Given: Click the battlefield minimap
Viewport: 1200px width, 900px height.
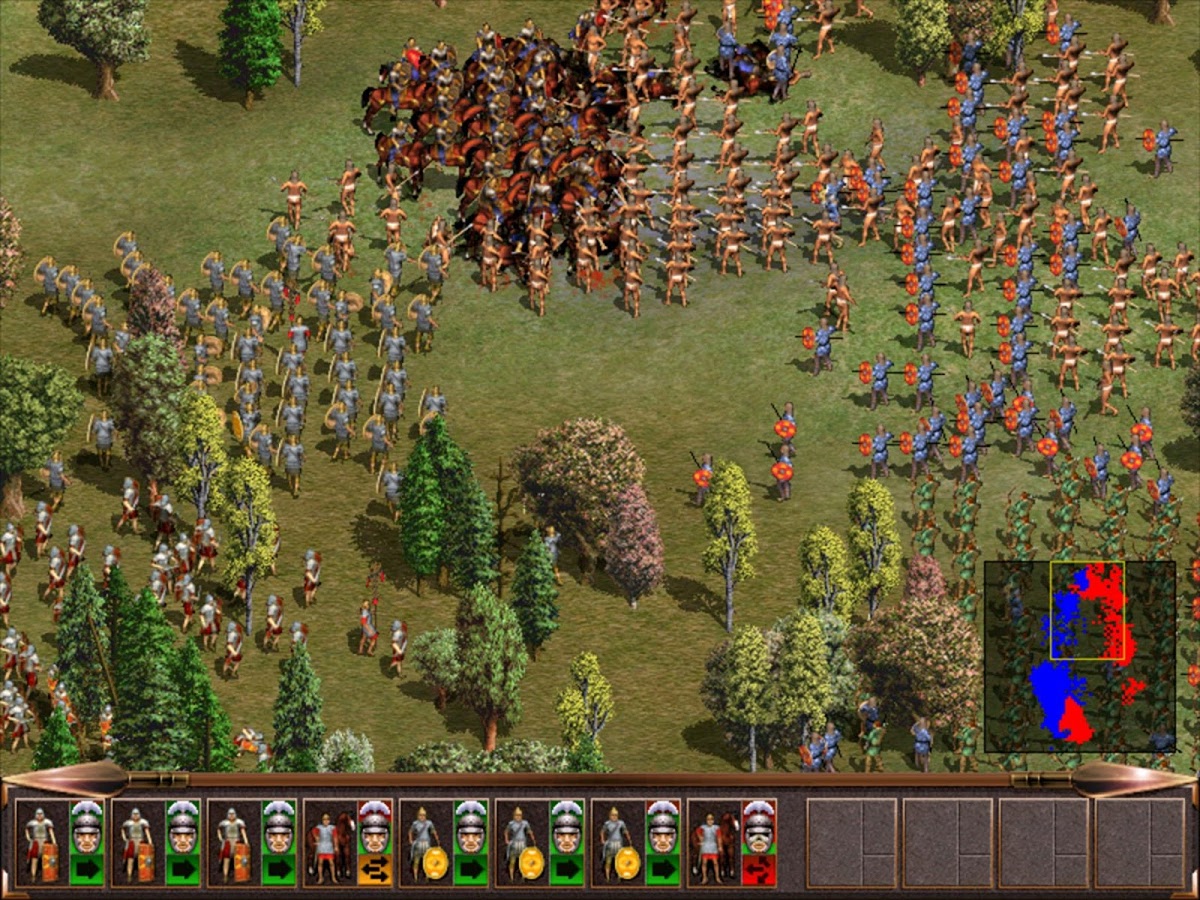Looking at the screenshot, I should [x=1079, y=656].
